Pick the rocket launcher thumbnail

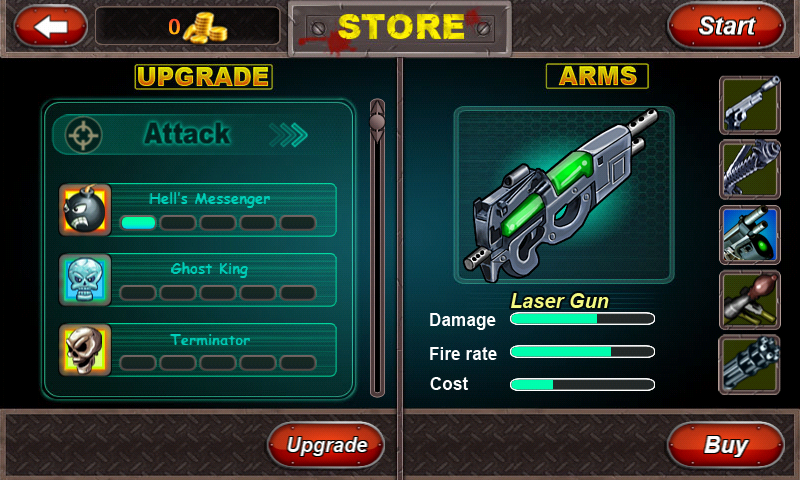tap(750, 299)
